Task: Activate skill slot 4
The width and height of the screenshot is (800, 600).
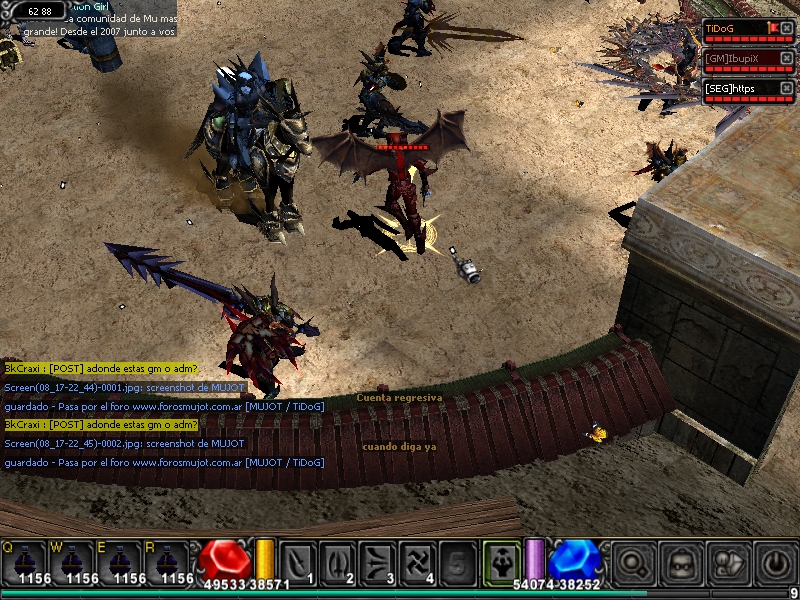Action: point(417,563)
